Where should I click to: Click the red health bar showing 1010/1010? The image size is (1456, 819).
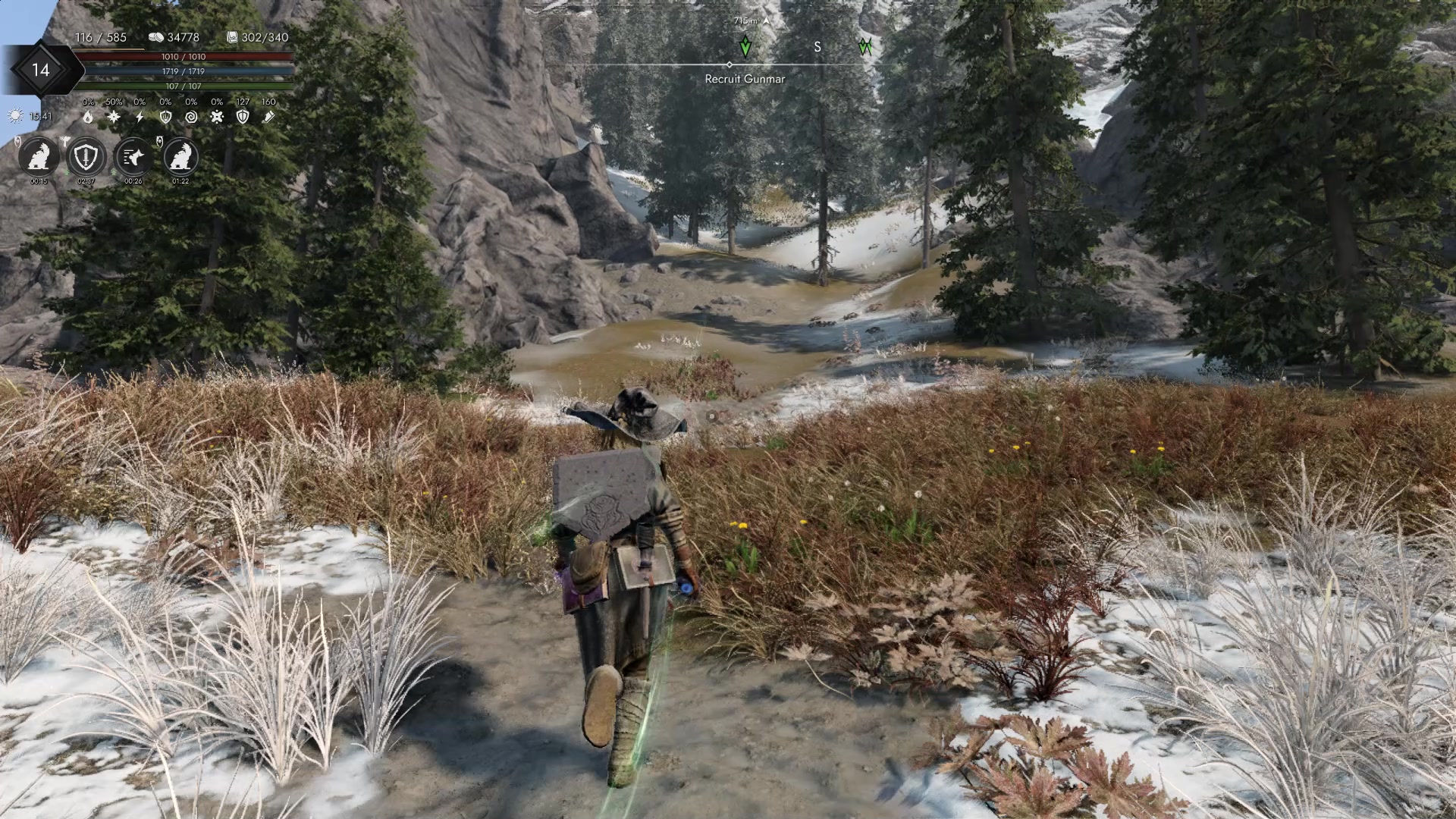coord(186,57)
